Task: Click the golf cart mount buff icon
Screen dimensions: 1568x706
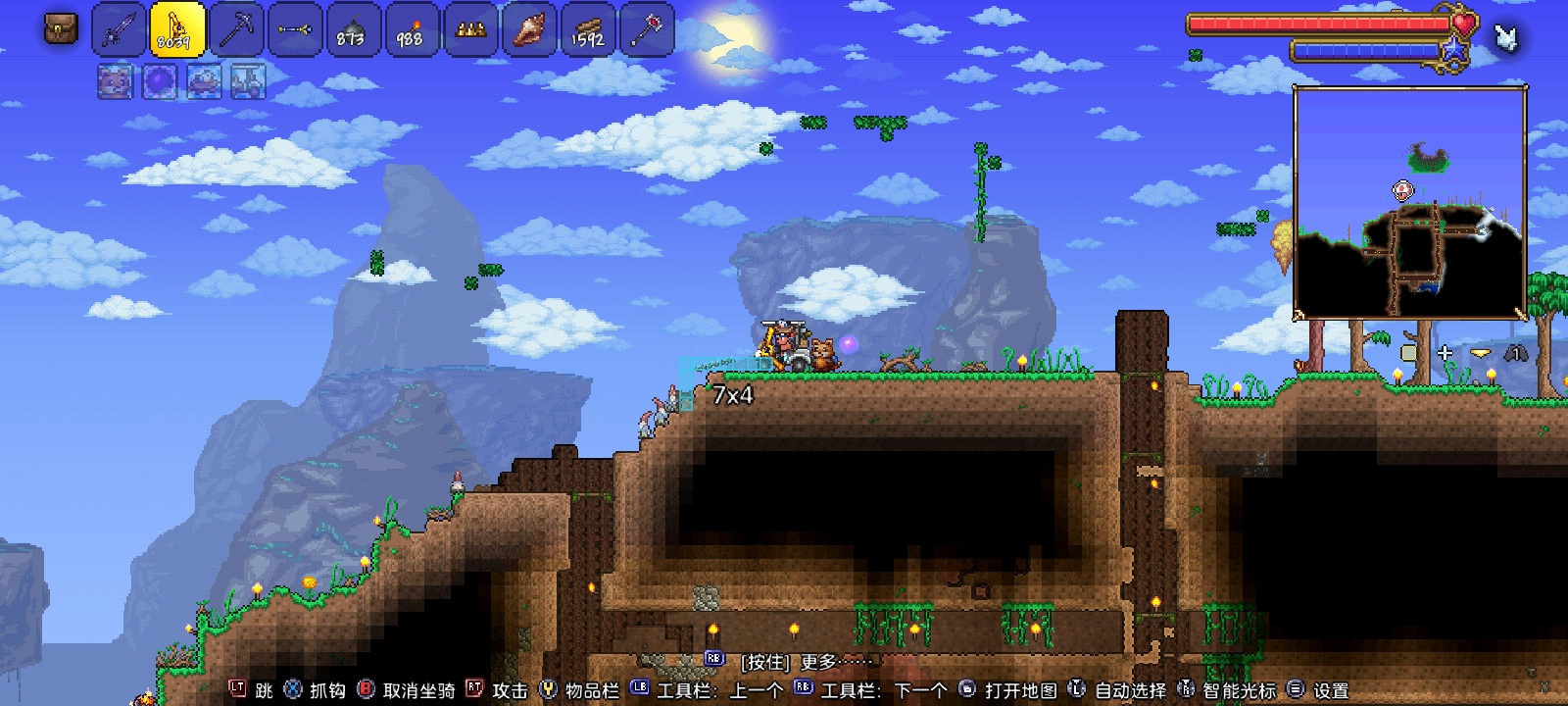Action: (248, 82)
